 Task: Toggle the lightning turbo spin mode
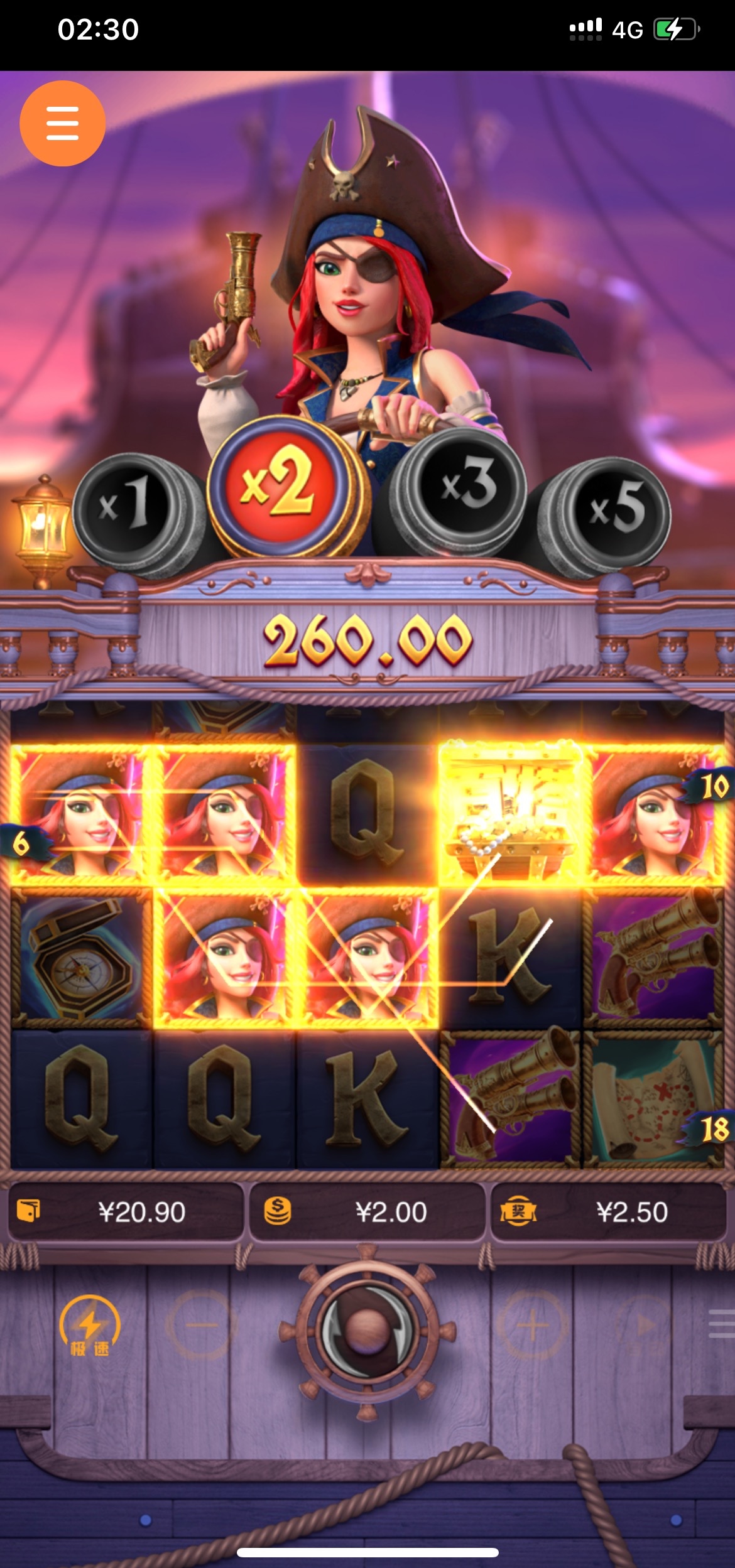click(x=89, y=1327)
